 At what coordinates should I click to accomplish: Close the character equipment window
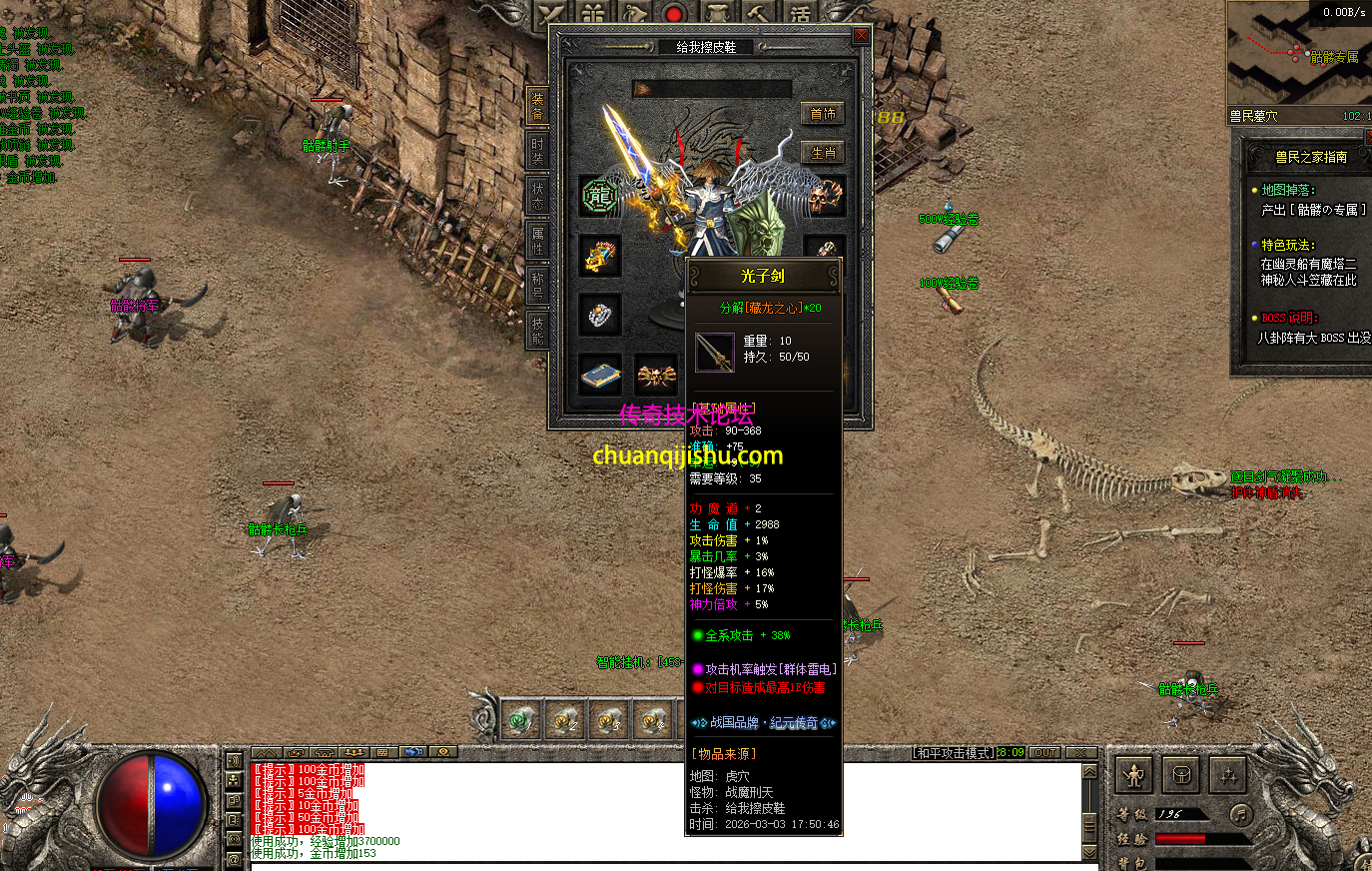pyautogui.click(x=860, y=36)
